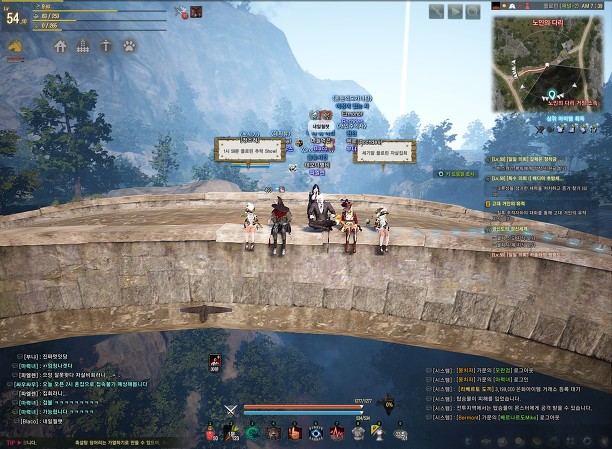Click the house residence icon
This screenshot has width=612, height=449.
click(x=60, y=46)
